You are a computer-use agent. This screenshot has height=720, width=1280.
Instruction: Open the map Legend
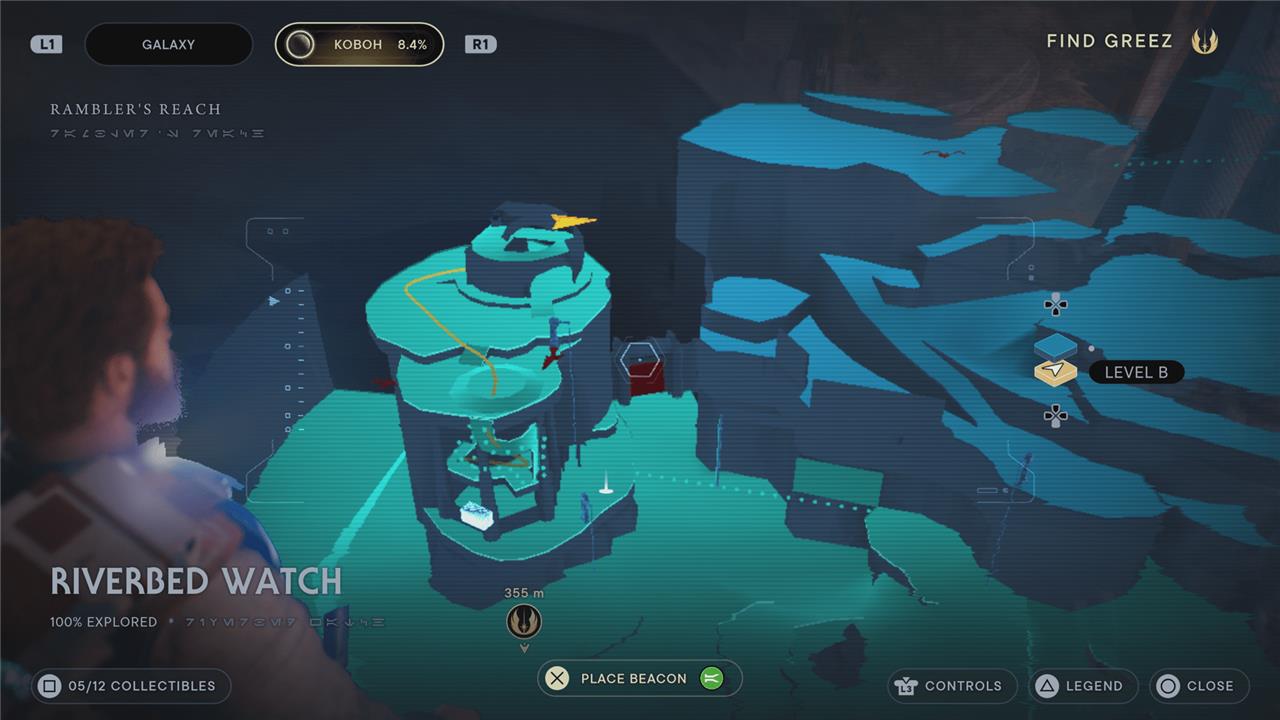coord(1083,686)
